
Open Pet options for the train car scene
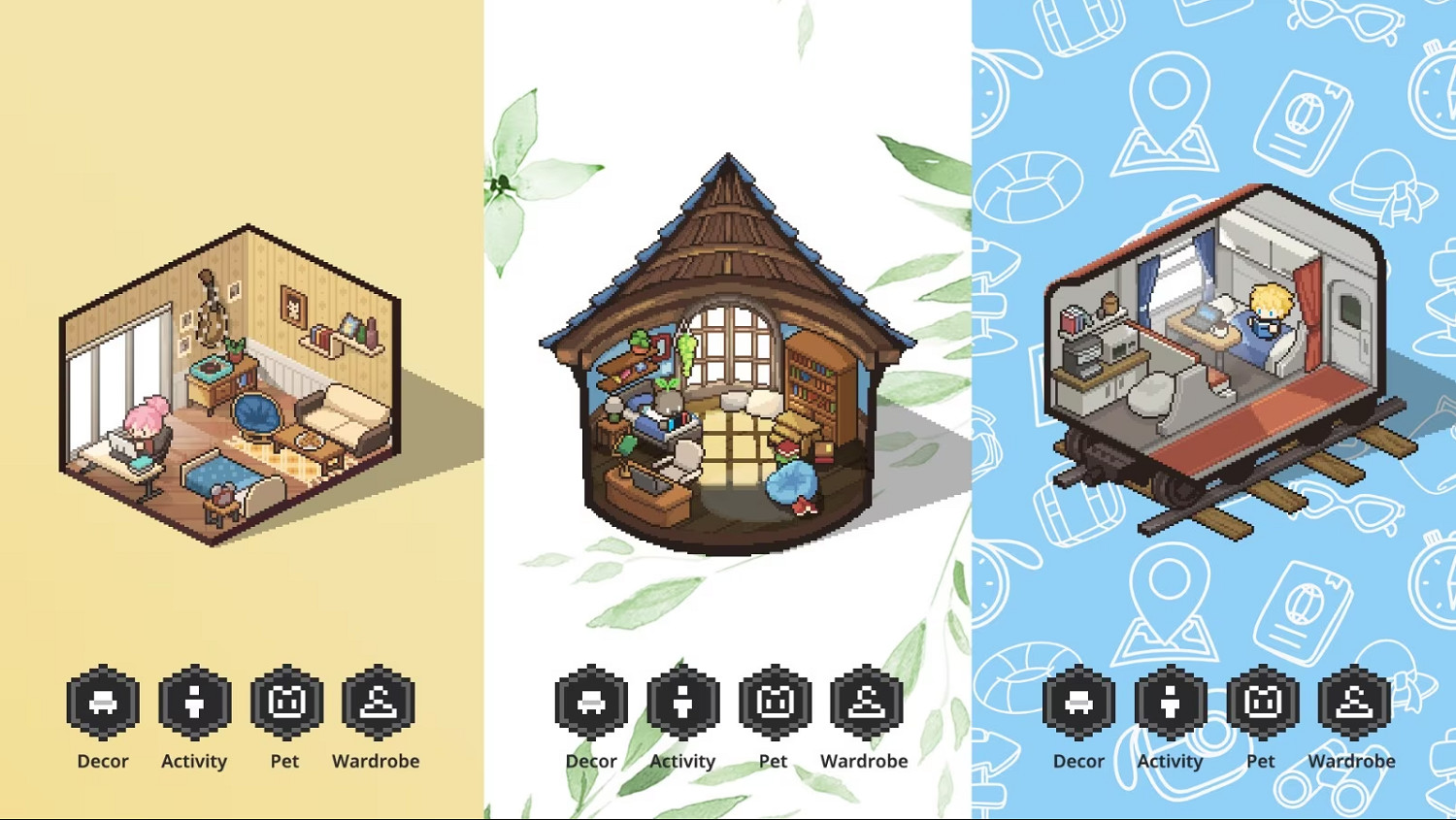[1261, 701]
